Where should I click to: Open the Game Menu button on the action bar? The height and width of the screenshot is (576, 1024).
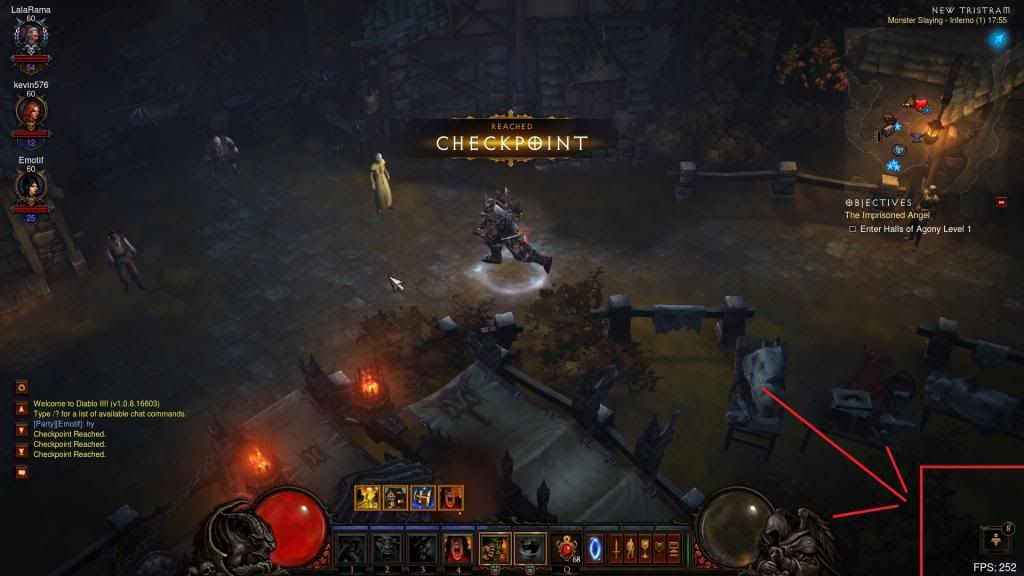click(x=674, y=548)
